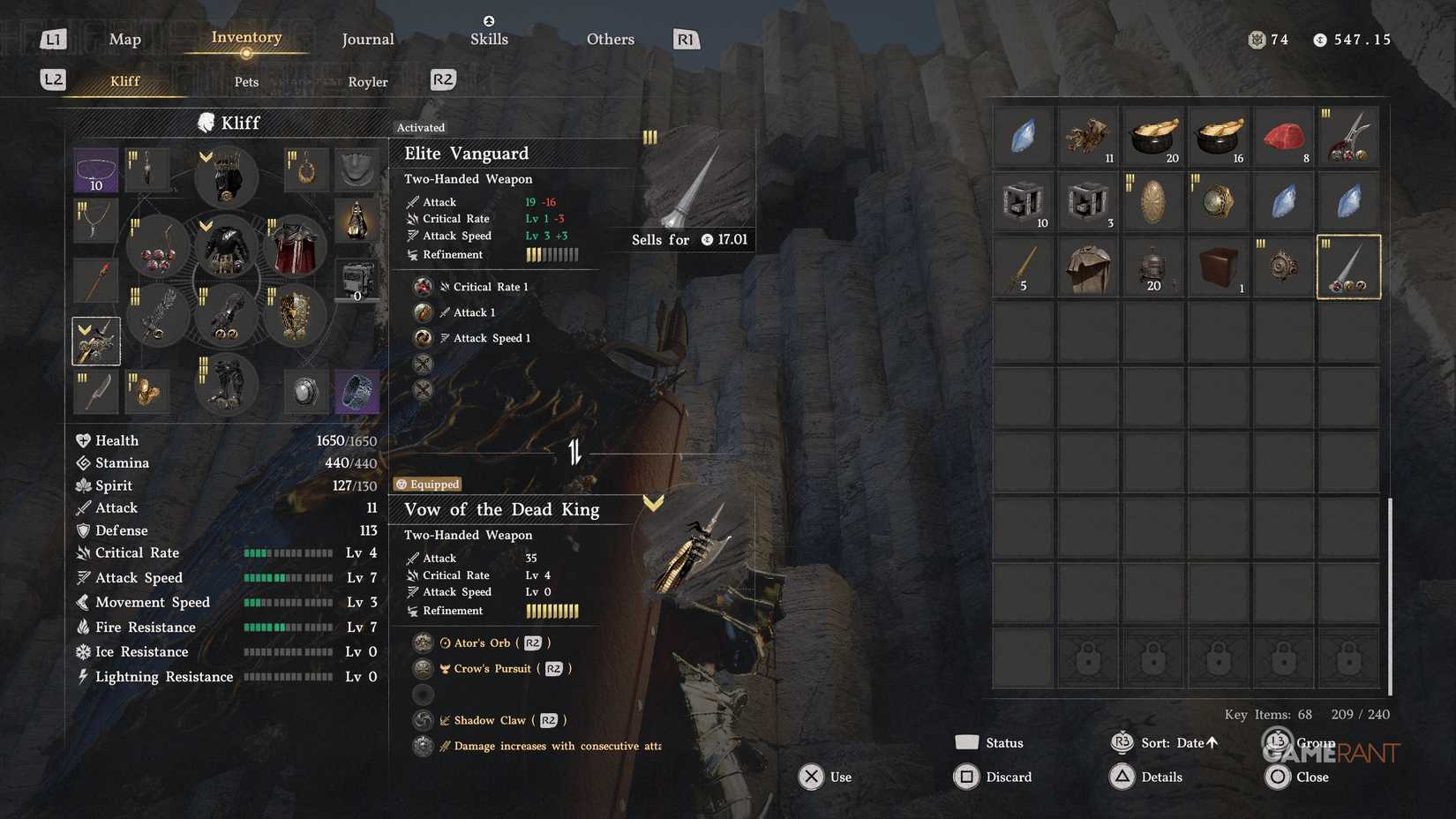Select the lantern charm in the equipment panel

click(x=357, y=221)
